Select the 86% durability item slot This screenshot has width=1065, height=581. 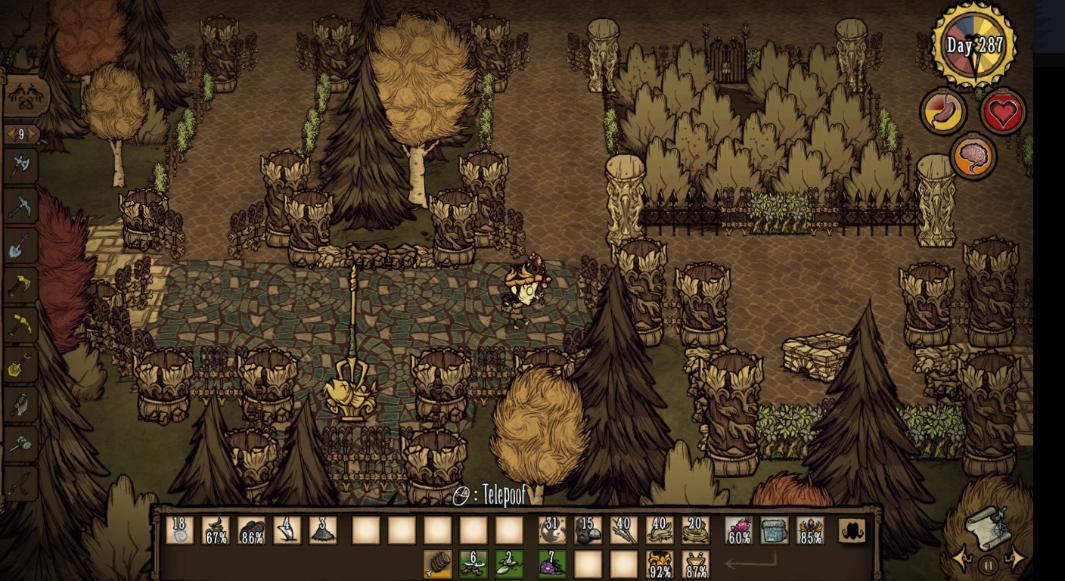pyautogui.click(x=252, y=530)
